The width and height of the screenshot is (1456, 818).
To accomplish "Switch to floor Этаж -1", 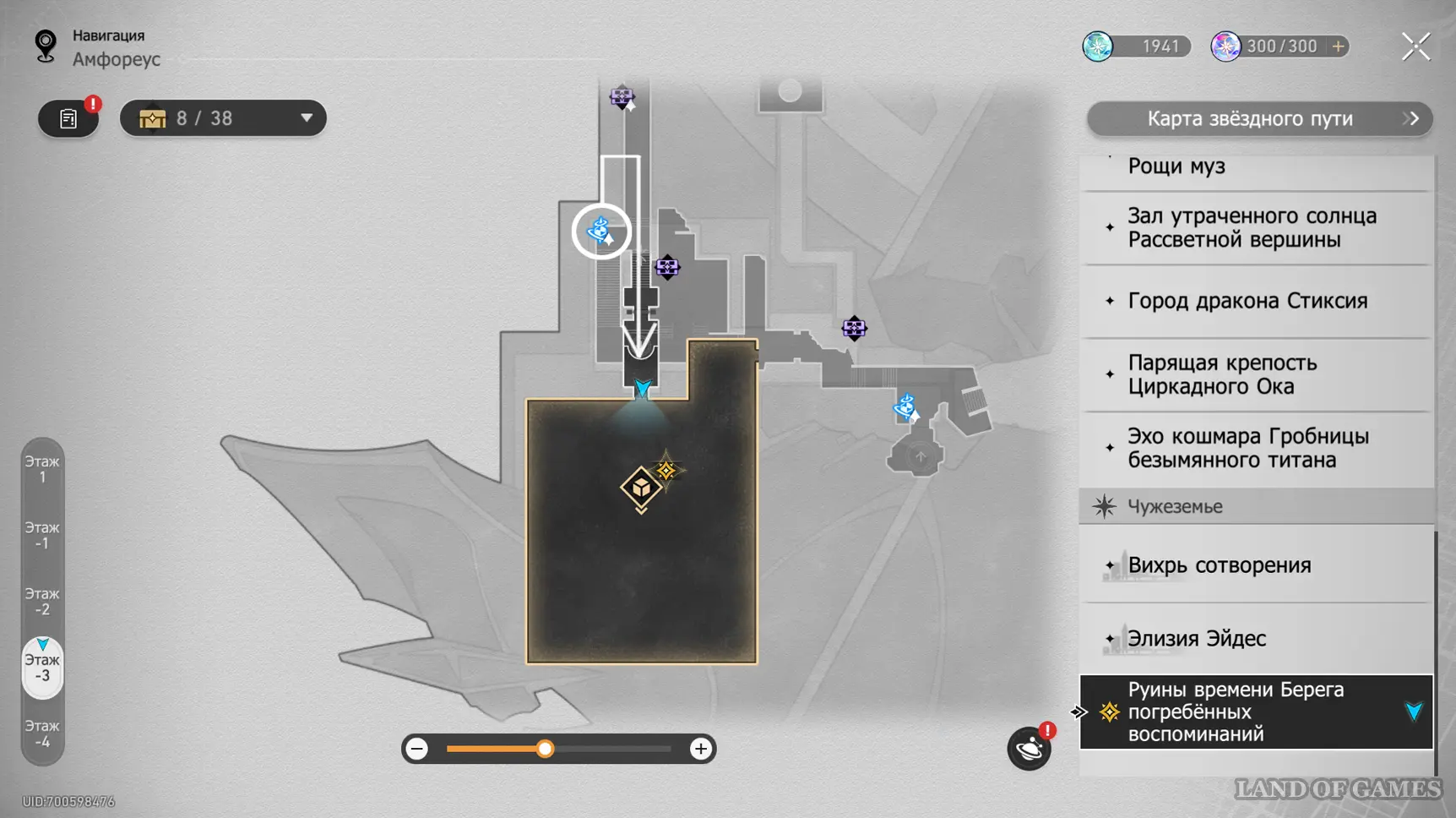I will (42, 536).
